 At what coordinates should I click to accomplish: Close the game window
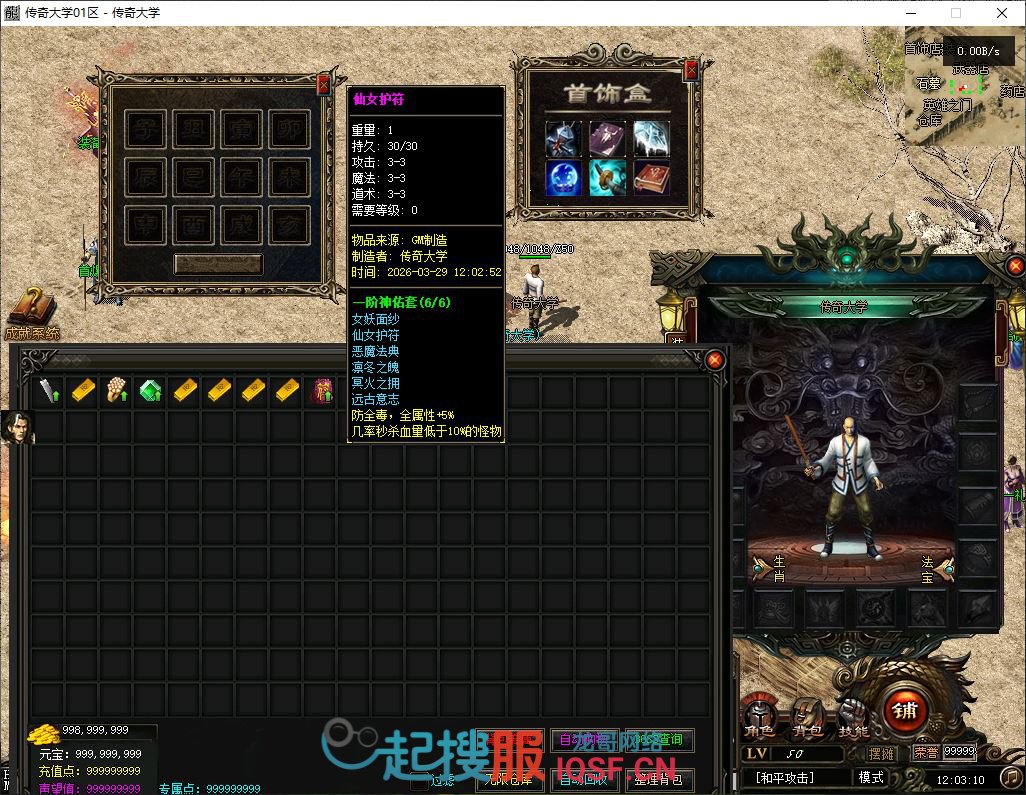point(1002,13)
